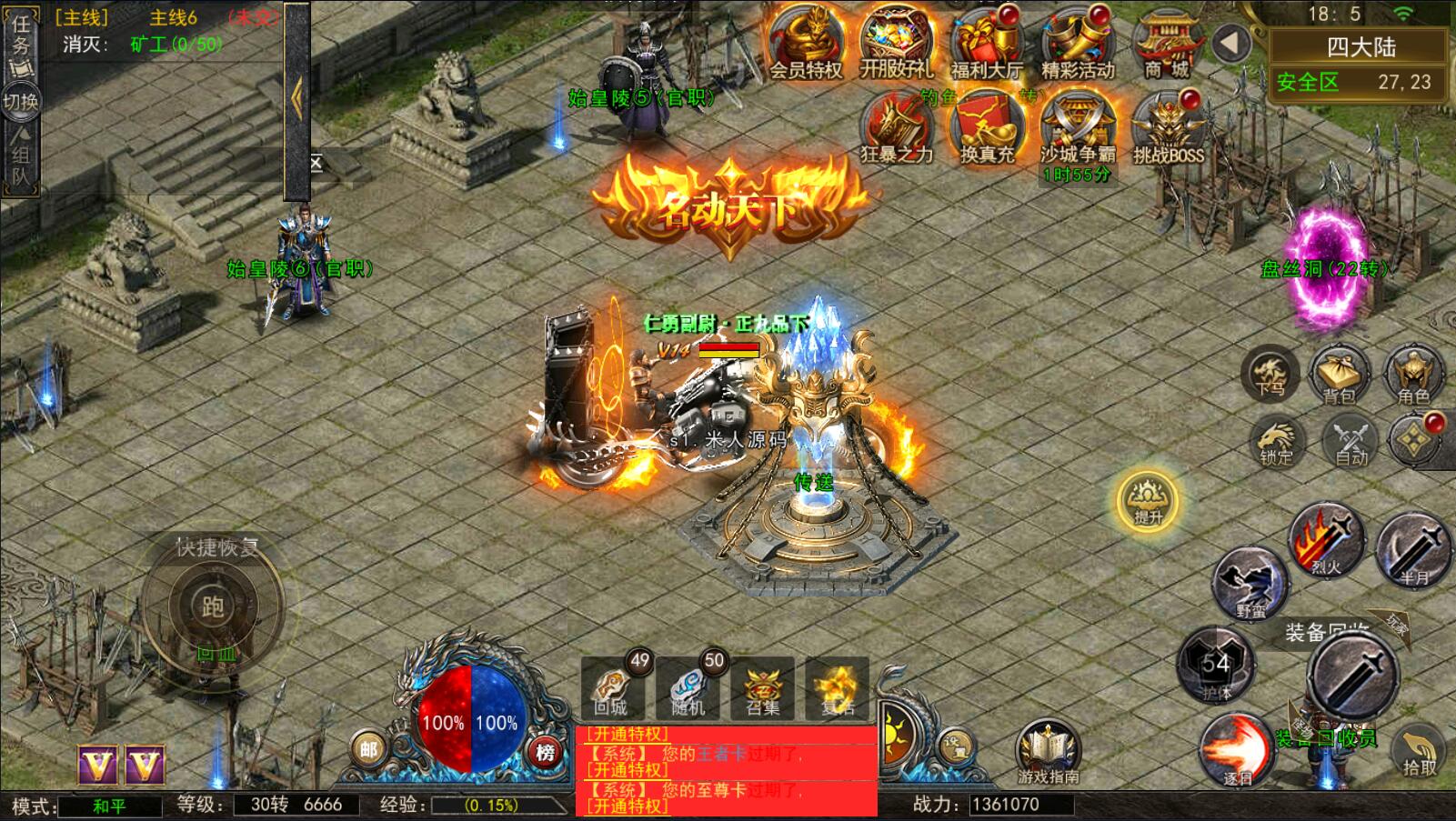The height and width of the screenshot is (821, 1456).
Task: Click the 锁定 target lock button
Action: click(1277, 439)
